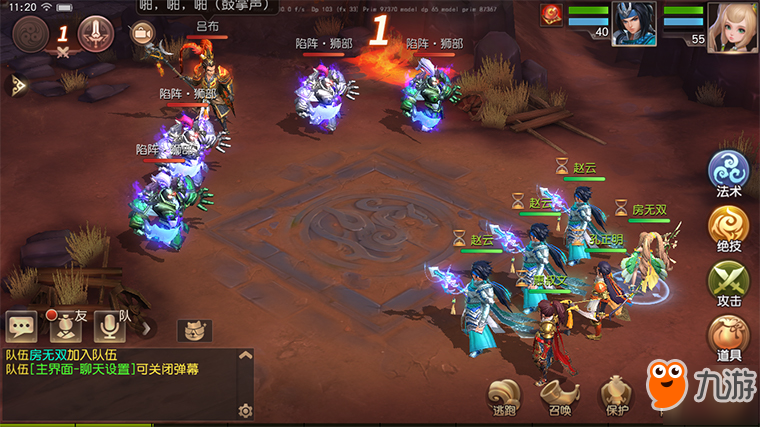Viewport: 760px width, 427px height.
Task: Tap the 召唤 summon command
Action: [x=560, y=393]
